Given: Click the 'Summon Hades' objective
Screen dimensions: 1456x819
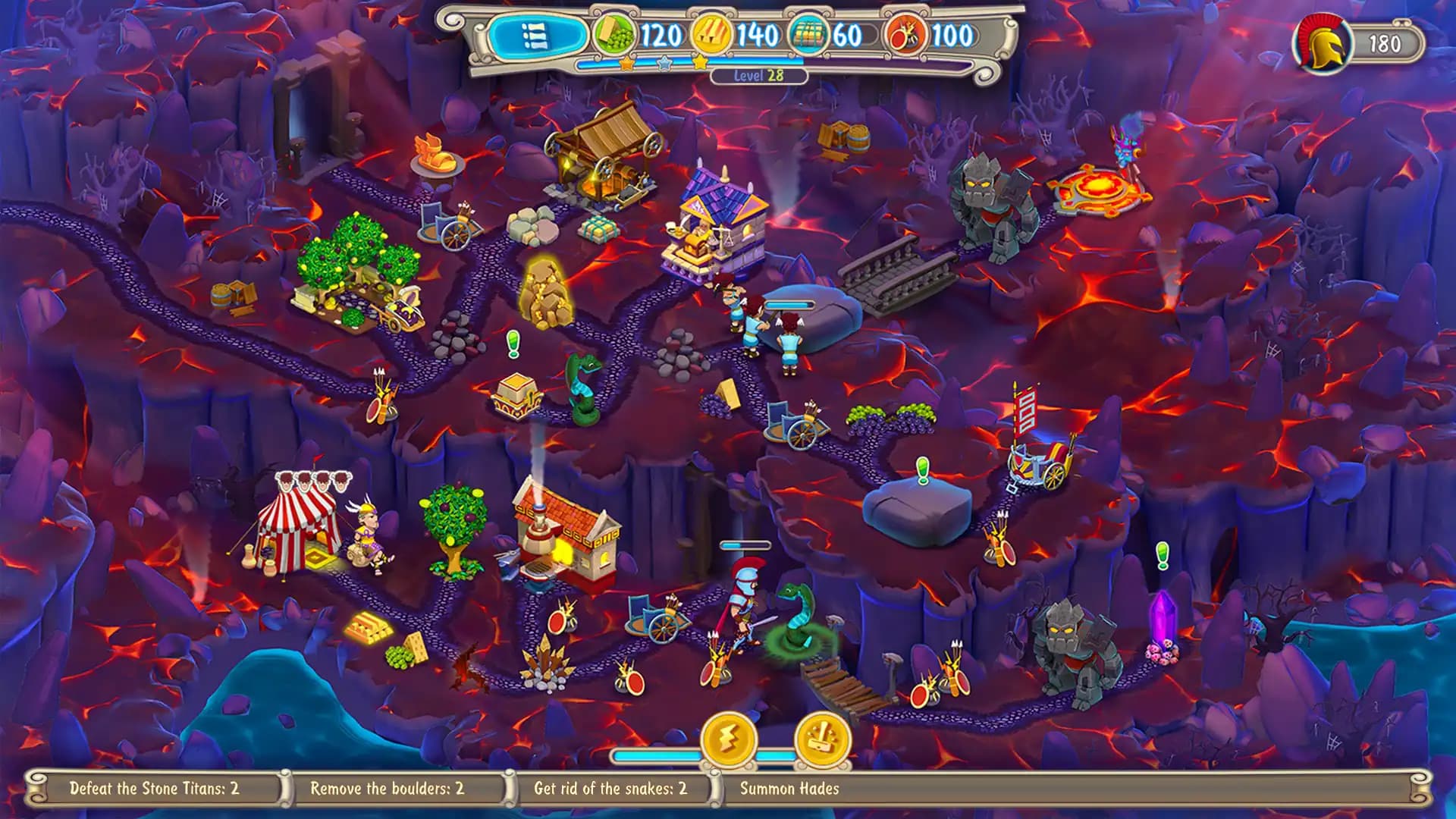Looking at the screenshot, I should (x=789, y=788).
